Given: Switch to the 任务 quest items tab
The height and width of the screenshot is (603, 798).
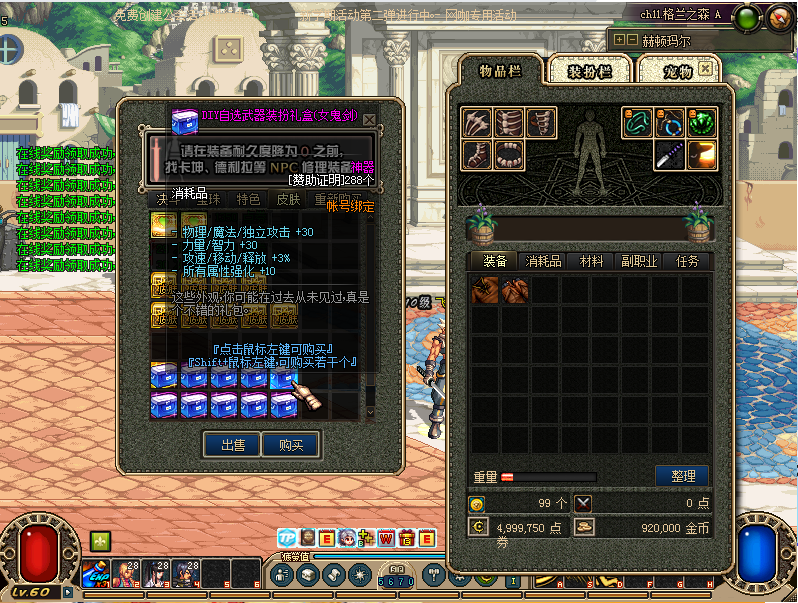Looking at the screenshot, I should point(687,261).
